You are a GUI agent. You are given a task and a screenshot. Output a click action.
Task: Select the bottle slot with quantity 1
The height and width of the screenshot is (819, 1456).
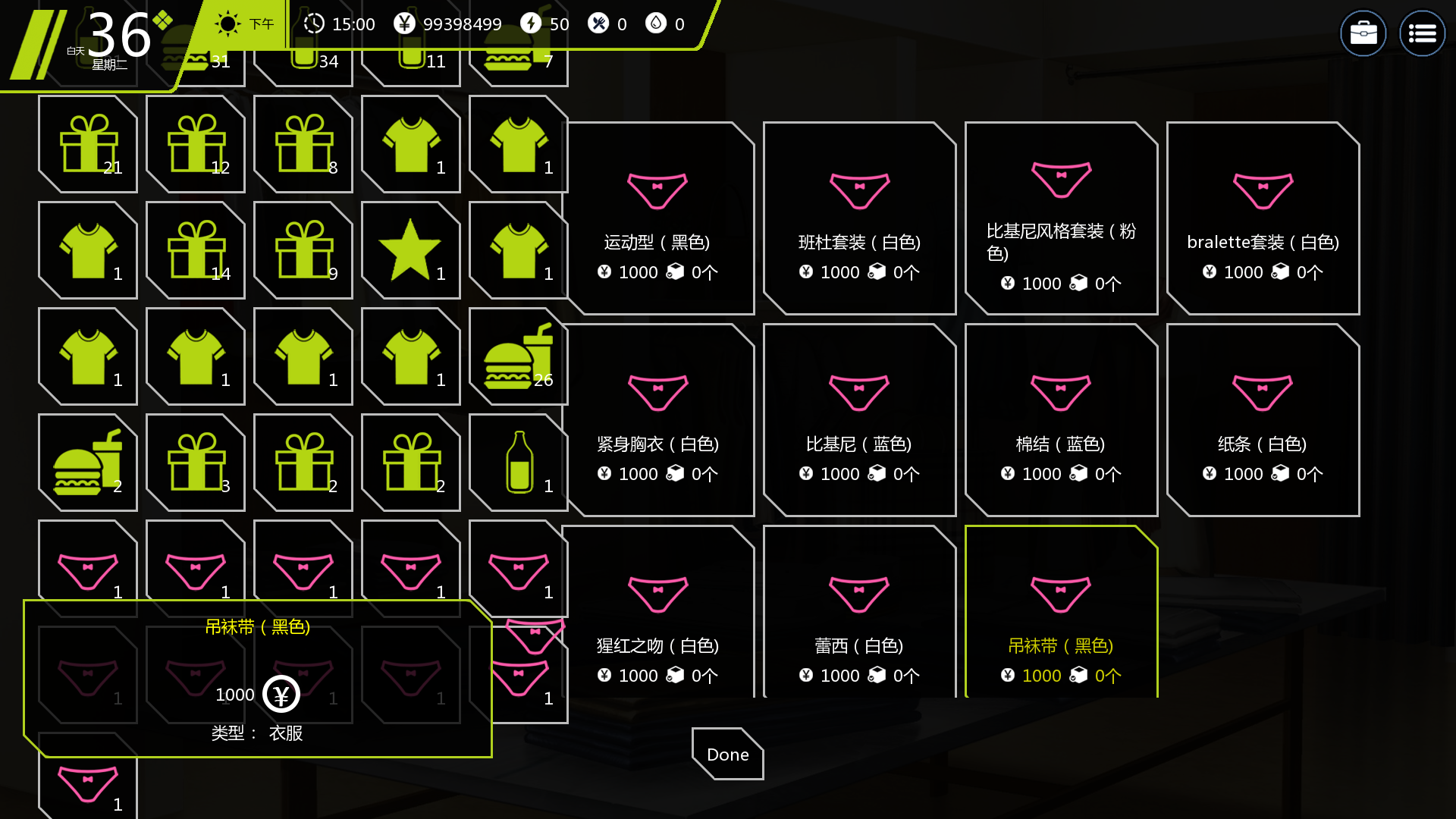518,463
